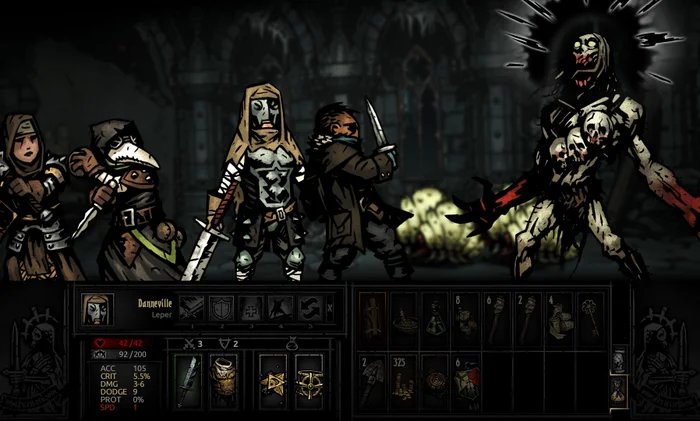Activate the cross-marked healing skill
700x421 pixels.
(x=250, y=309)
